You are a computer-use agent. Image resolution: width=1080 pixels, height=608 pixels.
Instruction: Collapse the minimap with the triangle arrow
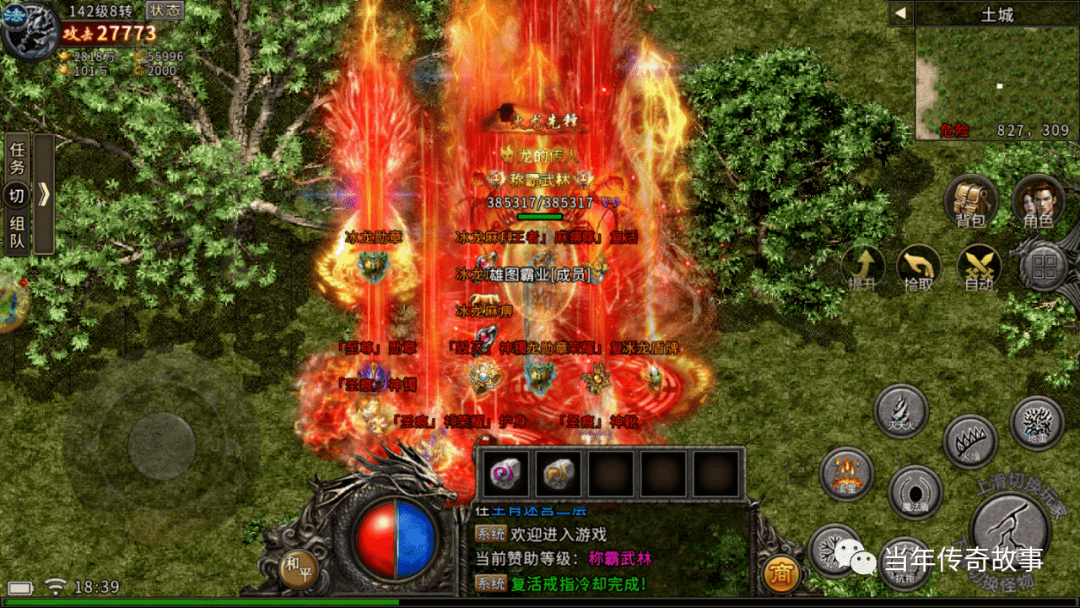point(900,13)
